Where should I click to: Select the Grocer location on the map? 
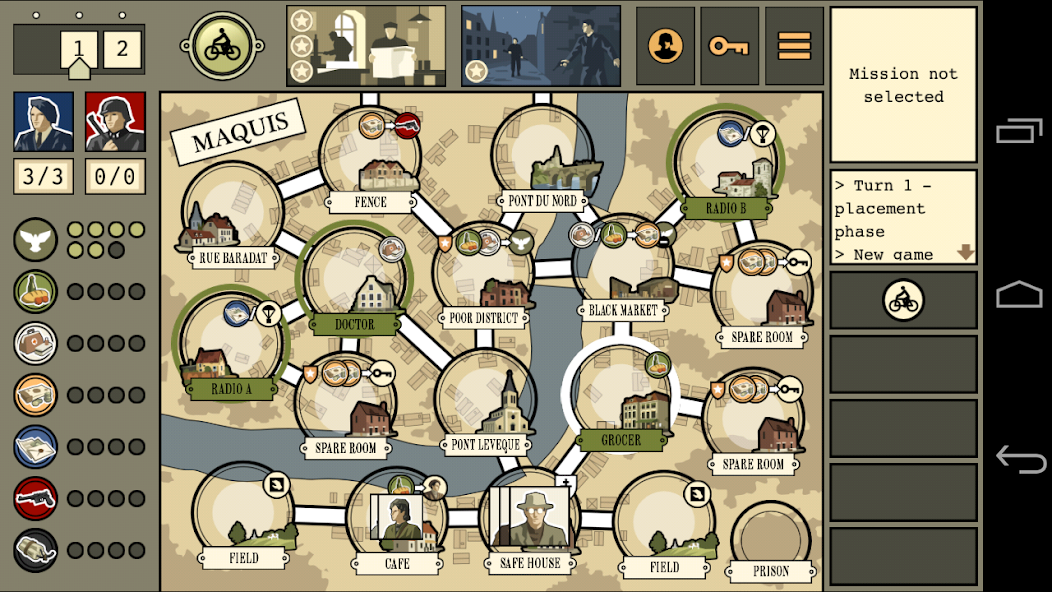[620, 400]
